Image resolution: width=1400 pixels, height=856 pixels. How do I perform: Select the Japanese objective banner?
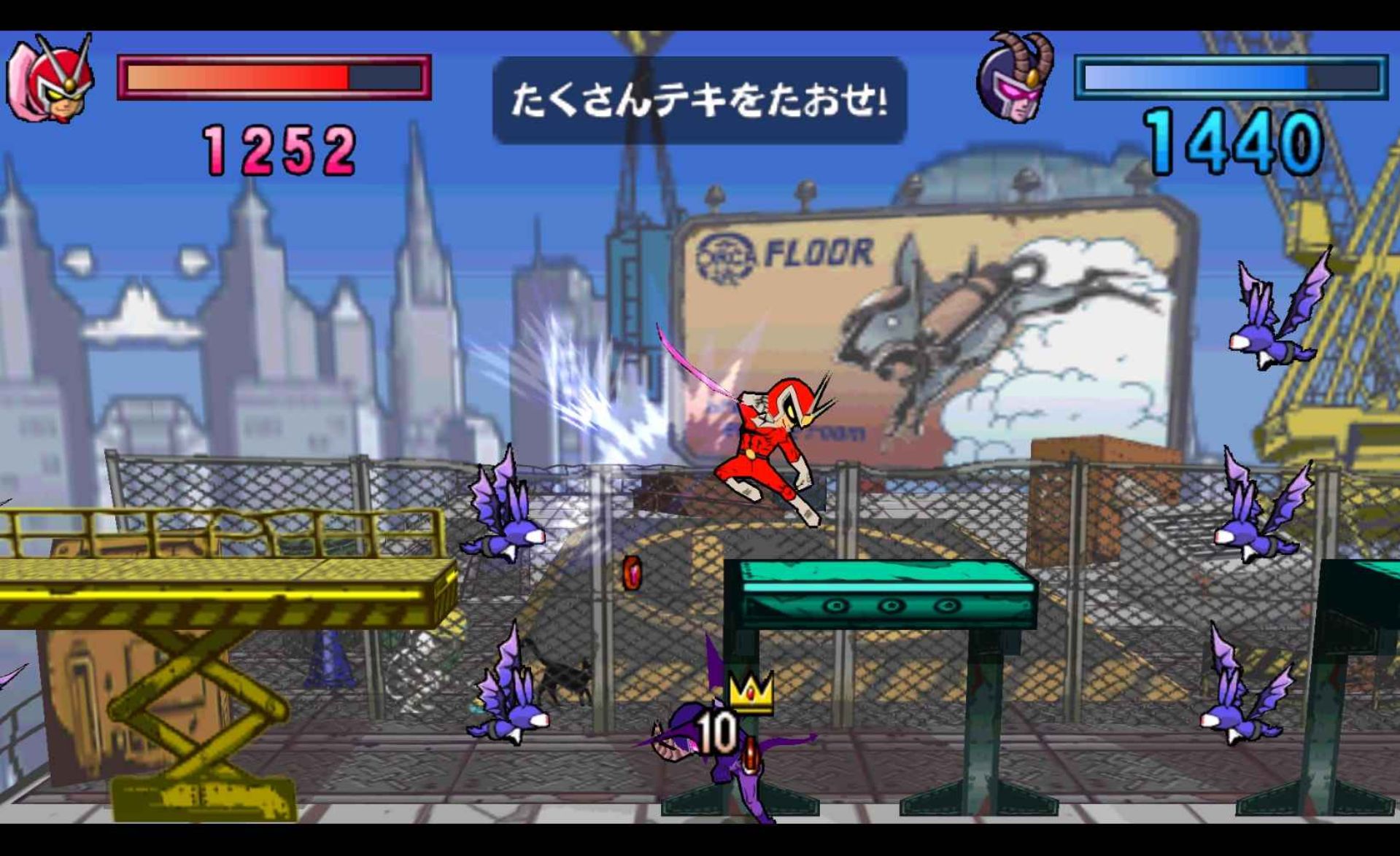pos(699,100)
